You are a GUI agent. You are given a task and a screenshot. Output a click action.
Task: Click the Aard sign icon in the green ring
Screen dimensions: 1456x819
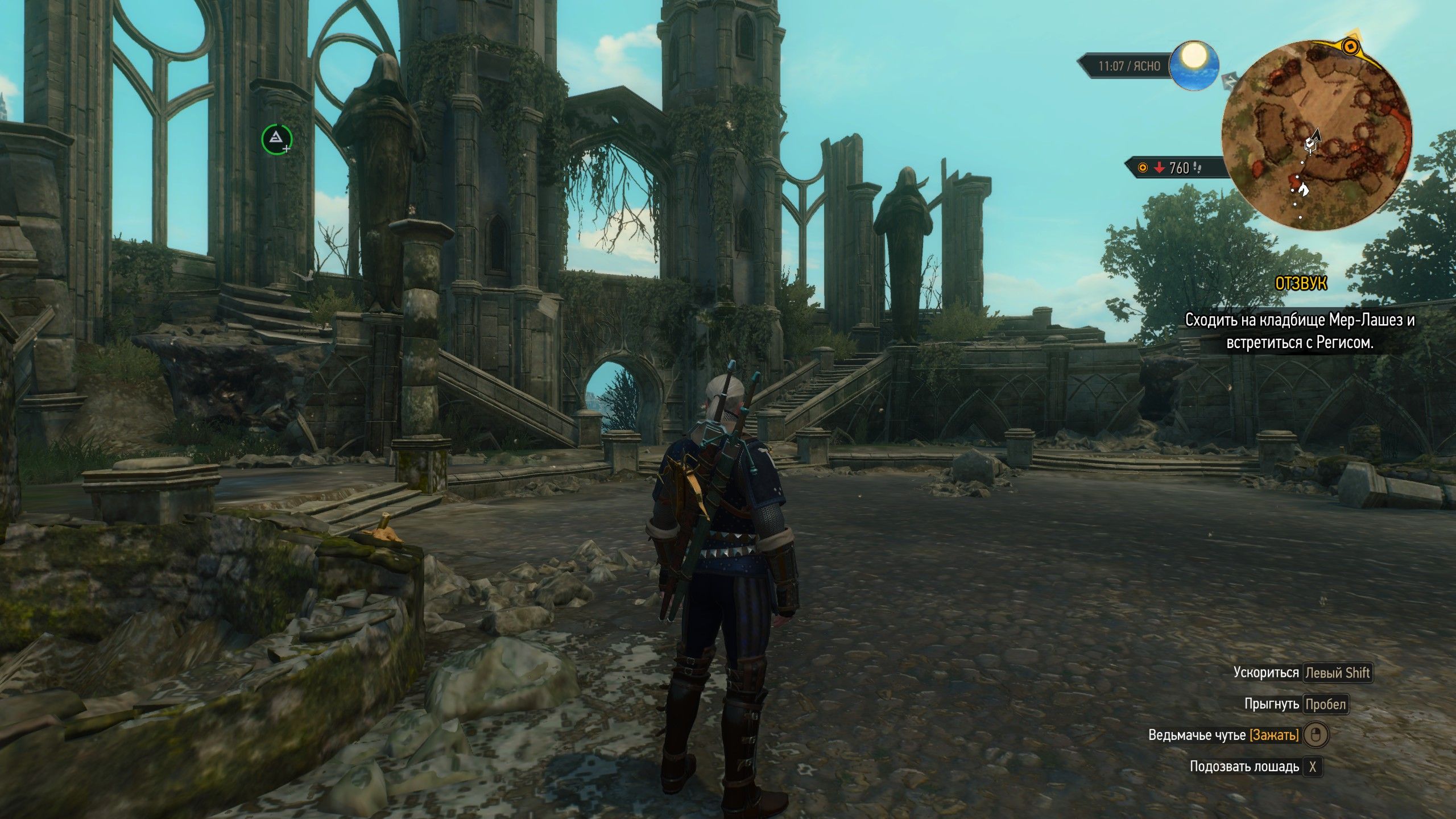[x=276, y=139]
